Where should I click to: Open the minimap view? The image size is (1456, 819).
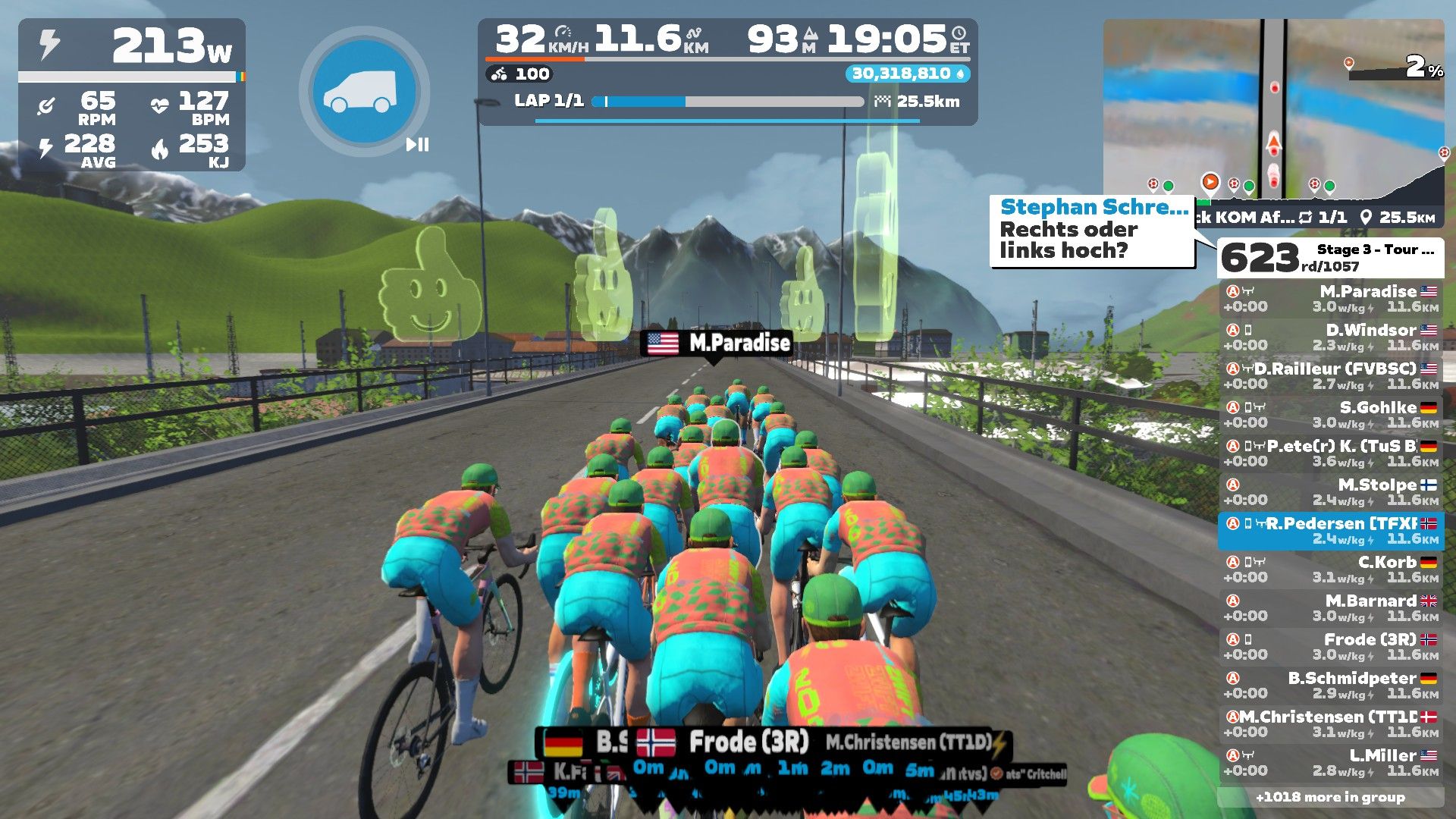point(1274,114)
